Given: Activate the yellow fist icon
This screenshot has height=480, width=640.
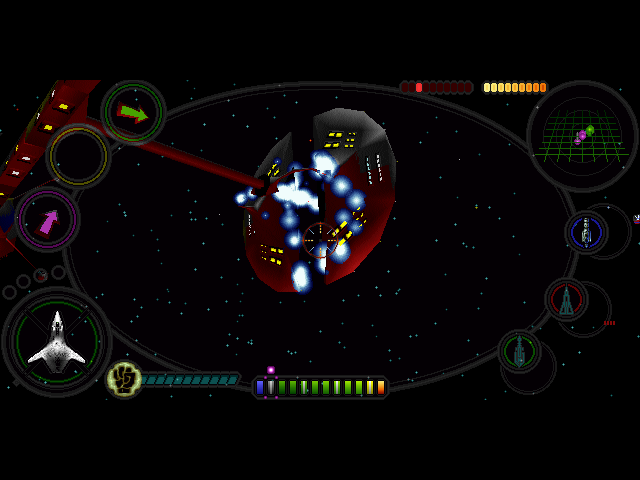Looking at the screenshot, I should [x=123, y=378].
